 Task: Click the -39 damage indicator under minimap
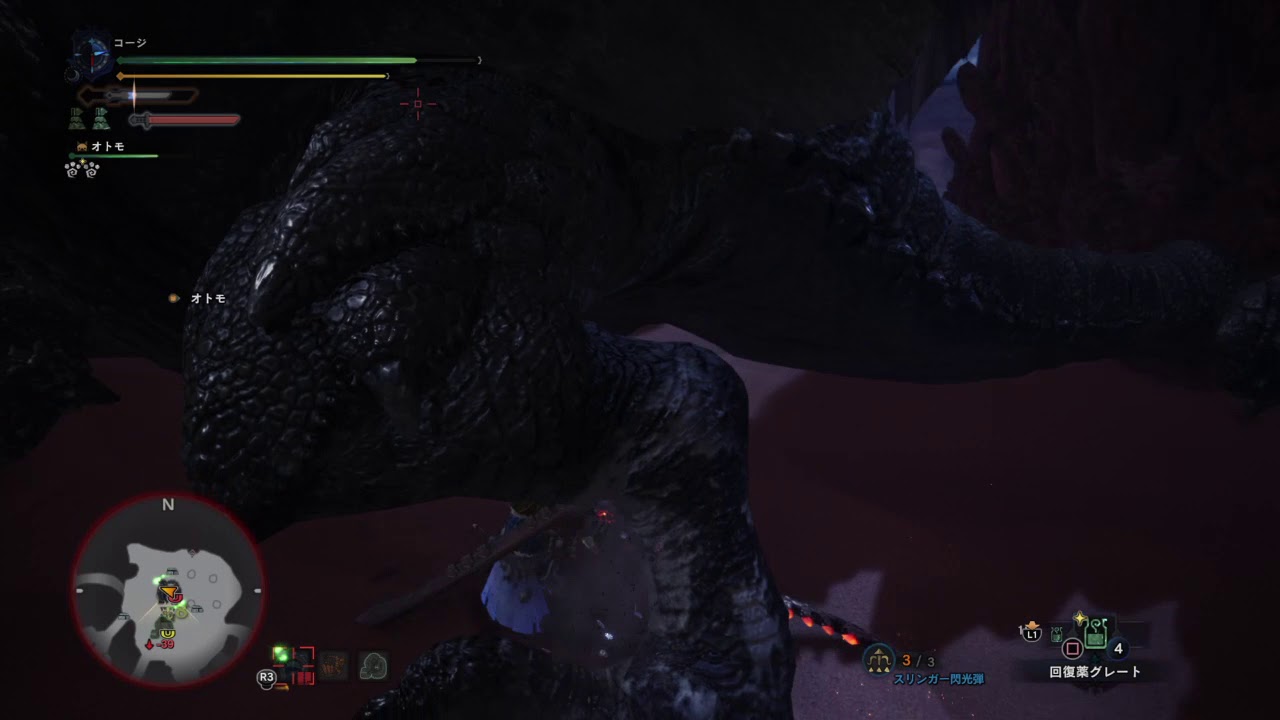point(164,644)
